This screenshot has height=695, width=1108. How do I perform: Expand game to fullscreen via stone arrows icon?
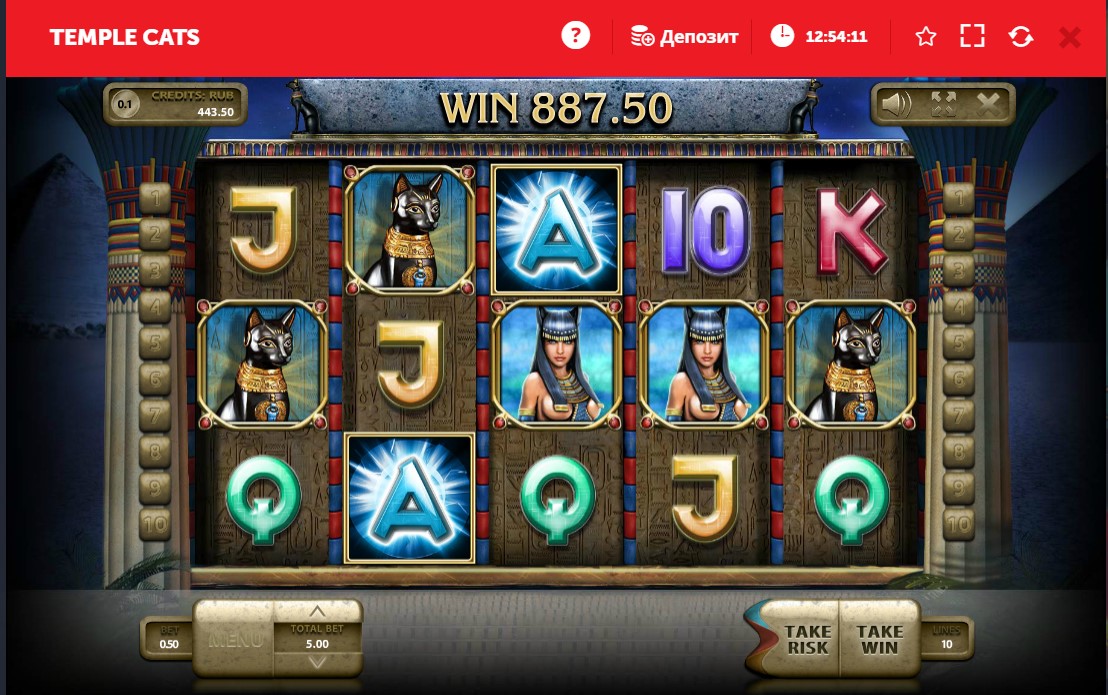click(943, 104)
